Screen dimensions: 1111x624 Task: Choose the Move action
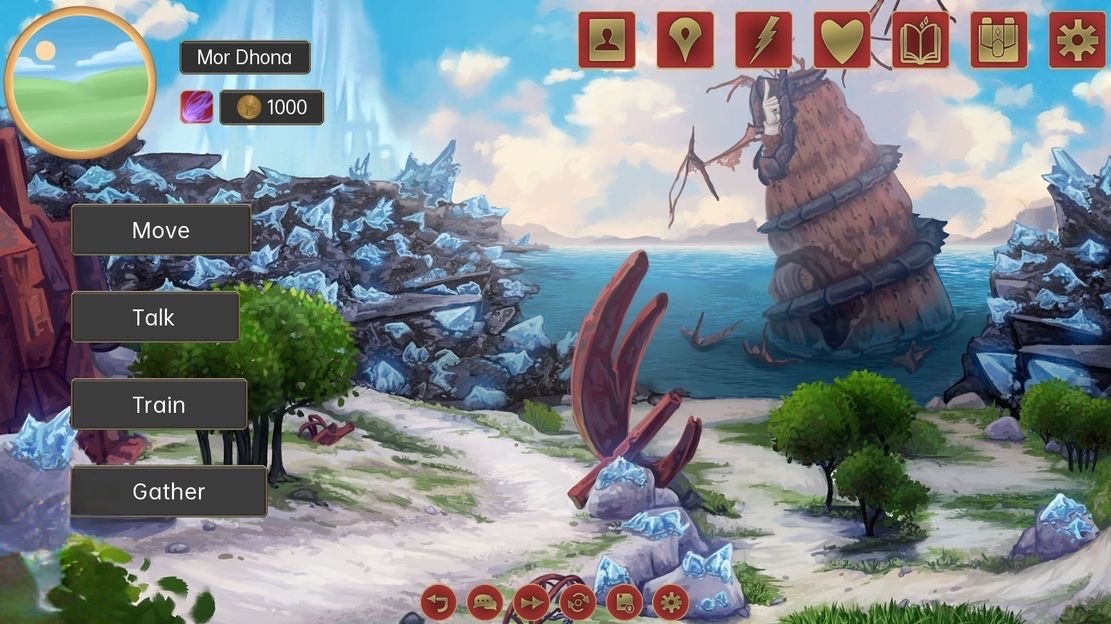coord(161,230)
